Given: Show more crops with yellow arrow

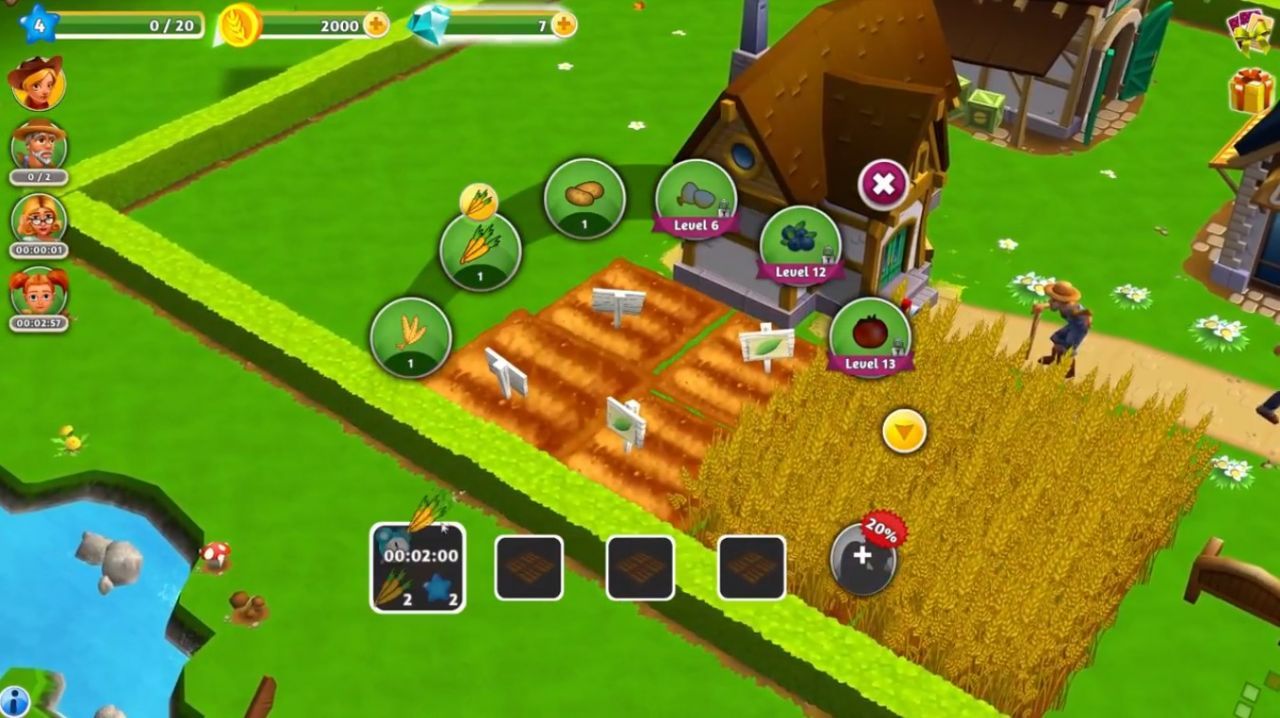Looking at the screenshot, I should pos(904,432).
